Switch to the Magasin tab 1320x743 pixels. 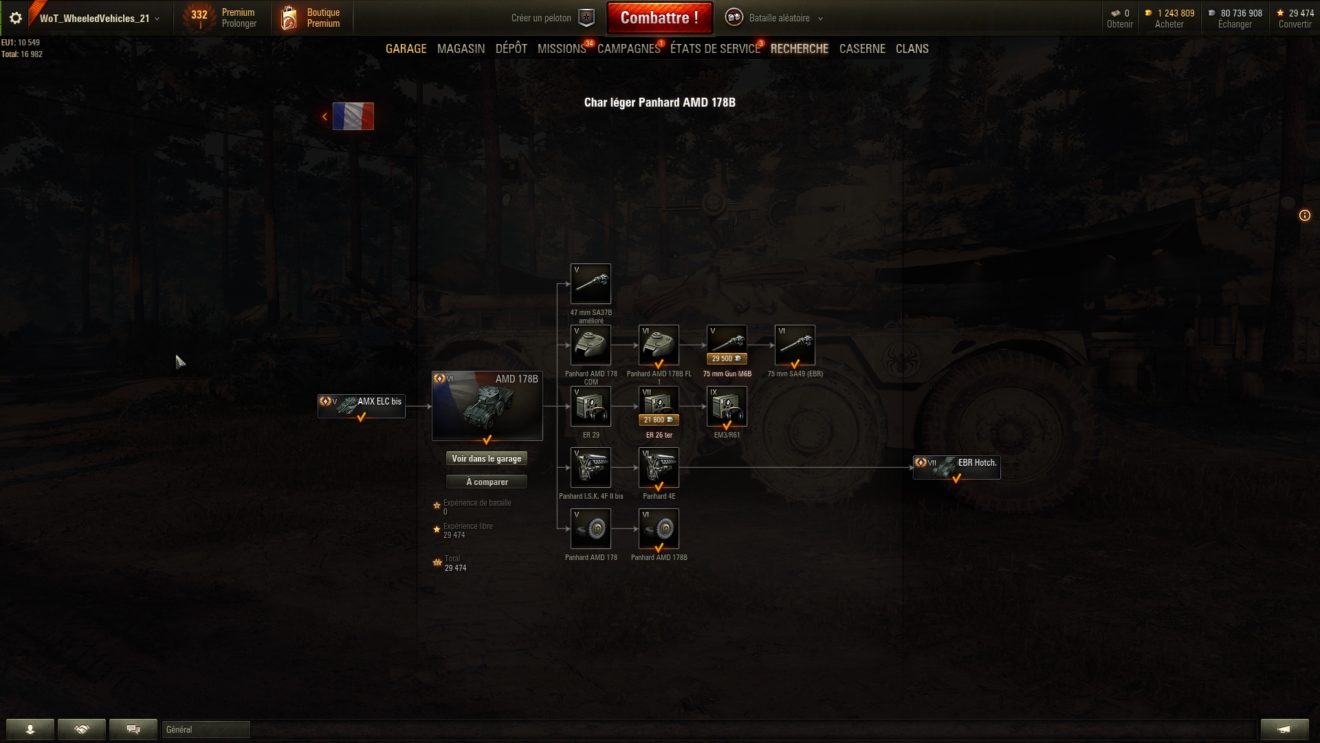click(x=461, y=49)
